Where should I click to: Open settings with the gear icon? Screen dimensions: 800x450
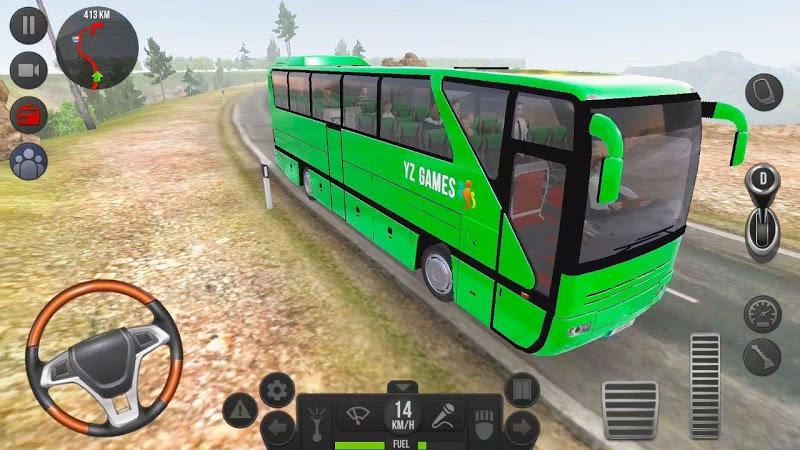point(276,389)
